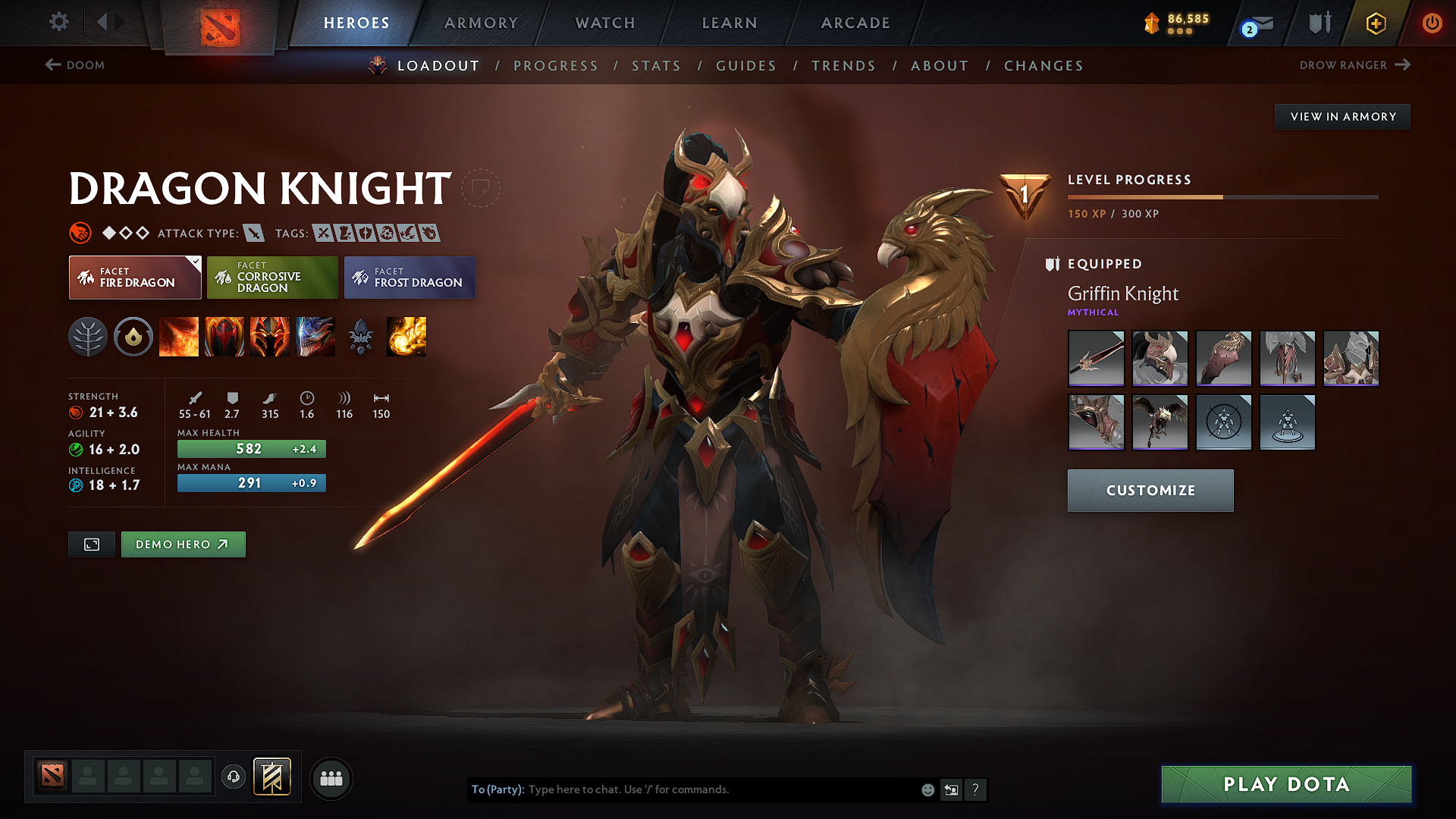Switch to the ARMORY tab
Viewport: 1456px width, 819px height.
[x=481, y=23]
